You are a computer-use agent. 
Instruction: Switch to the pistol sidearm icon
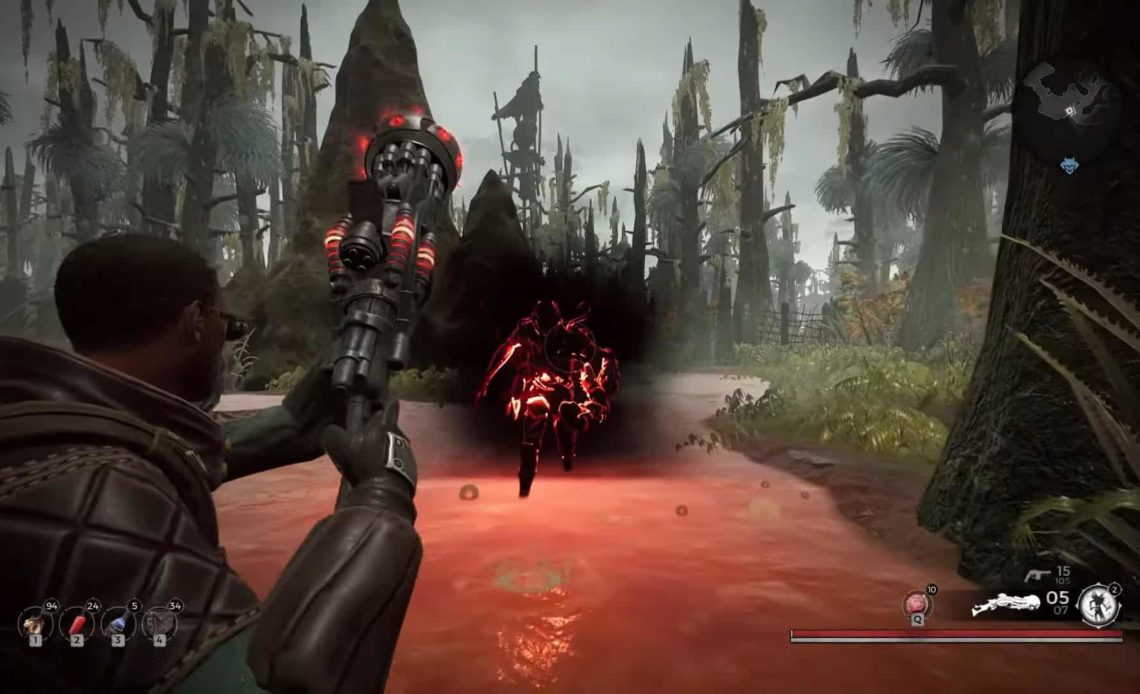(1039, 575)
